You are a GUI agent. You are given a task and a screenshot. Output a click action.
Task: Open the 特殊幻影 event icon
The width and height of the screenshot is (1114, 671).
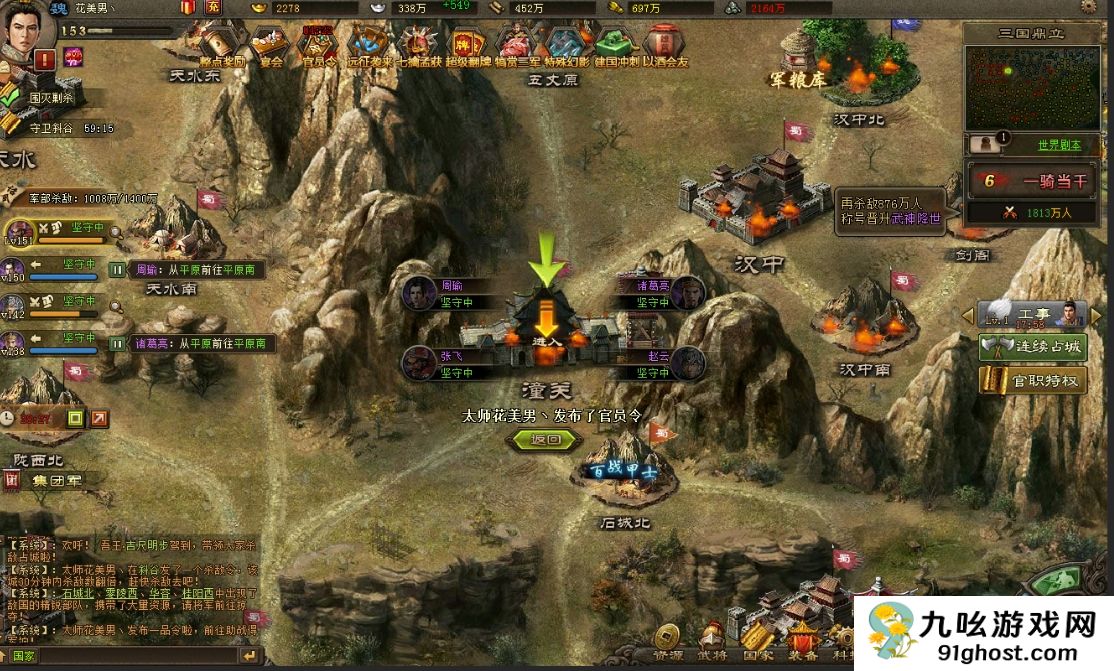pos(564,44)
